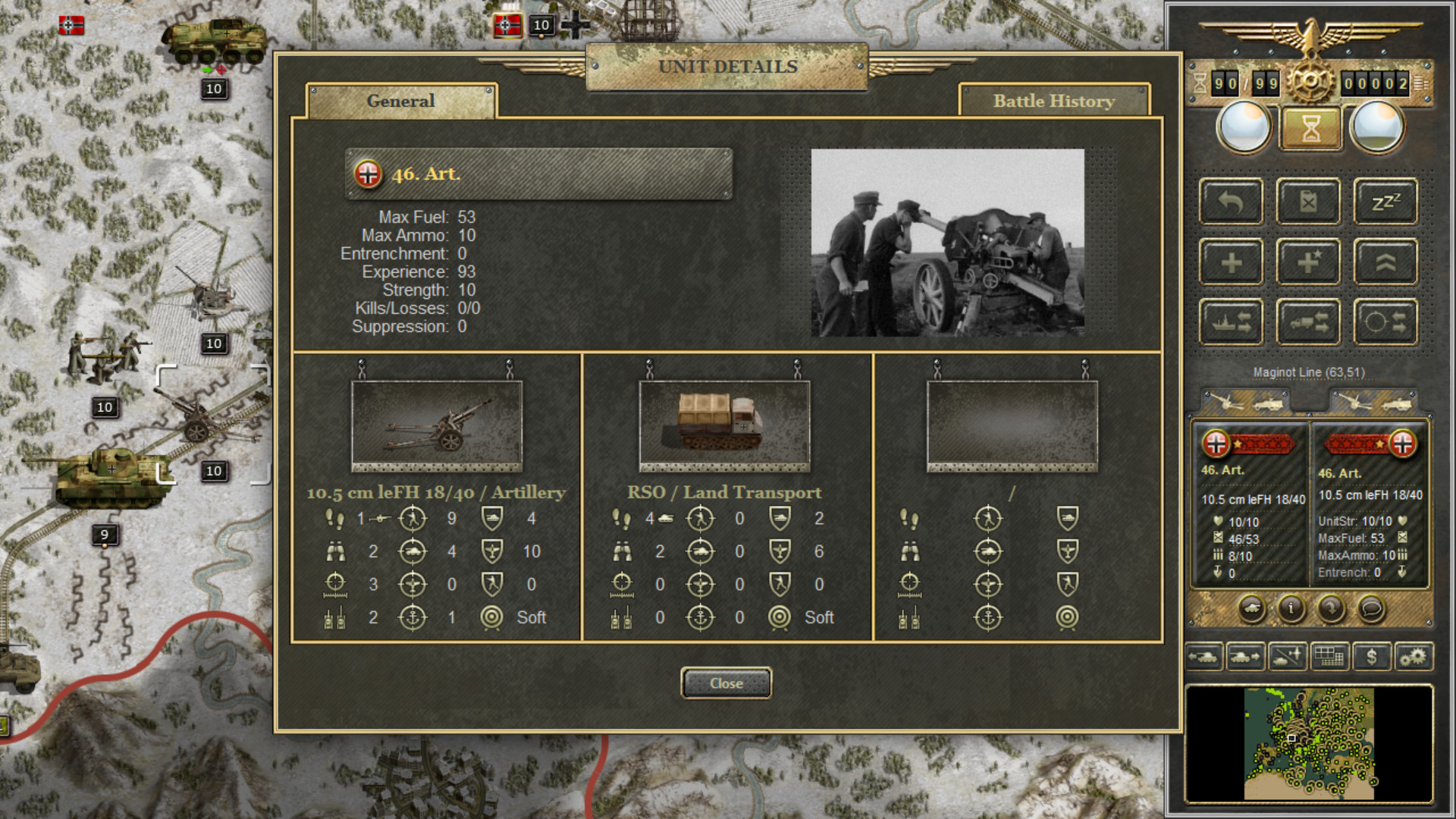Click the speech bubble button
The image size is (1456, 819).
[x=1371, y=608]
